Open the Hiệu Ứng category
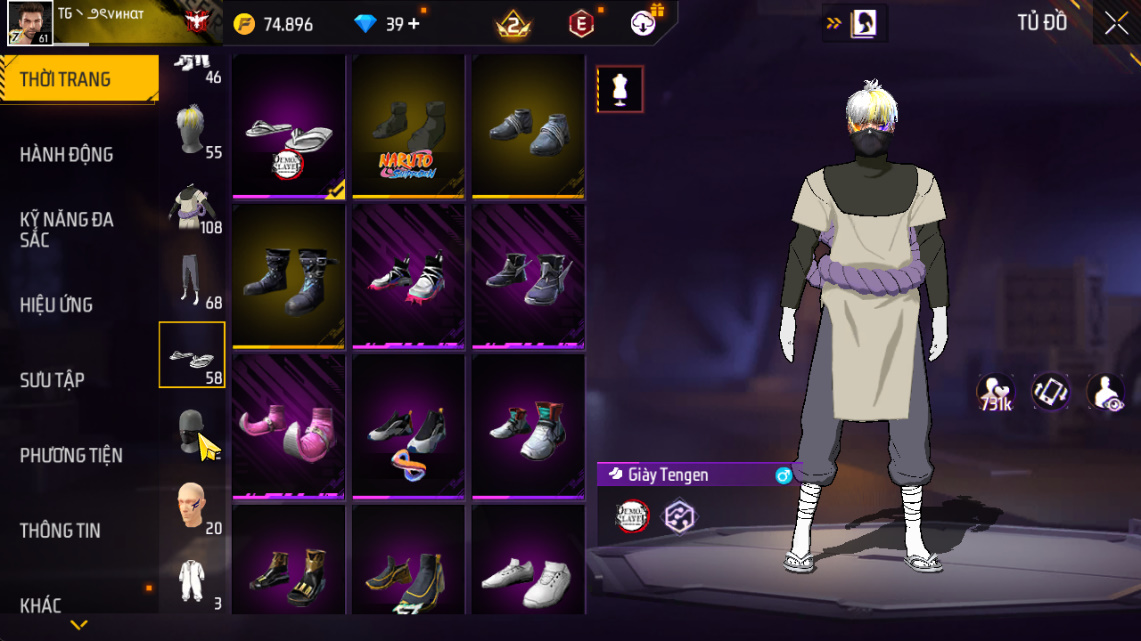1141x641 pixels. (57, 305)
